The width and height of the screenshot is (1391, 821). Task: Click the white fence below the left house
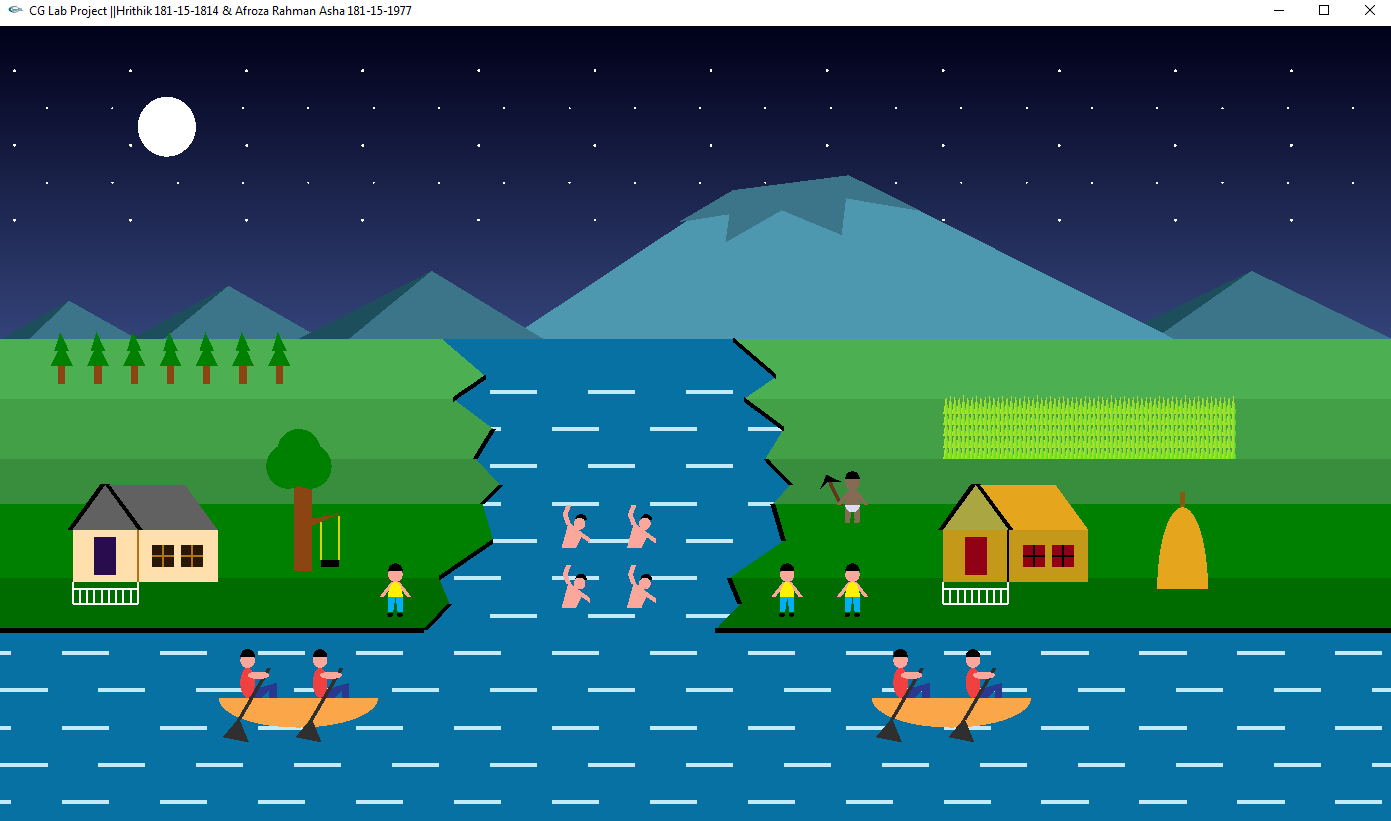(104, 595)
